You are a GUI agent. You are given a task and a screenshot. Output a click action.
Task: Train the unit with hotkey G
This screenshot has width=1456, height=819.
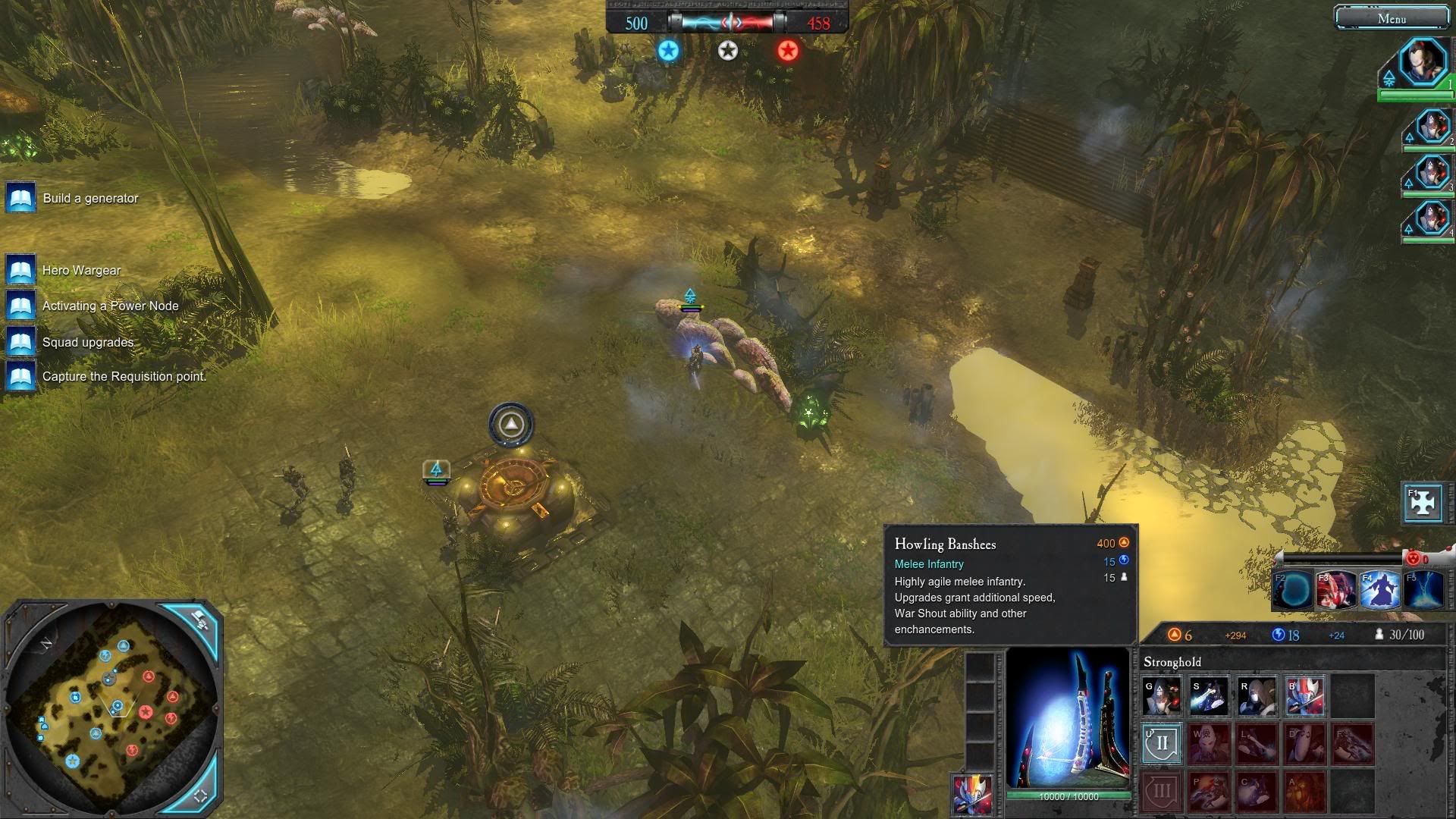pos(1162,695)
